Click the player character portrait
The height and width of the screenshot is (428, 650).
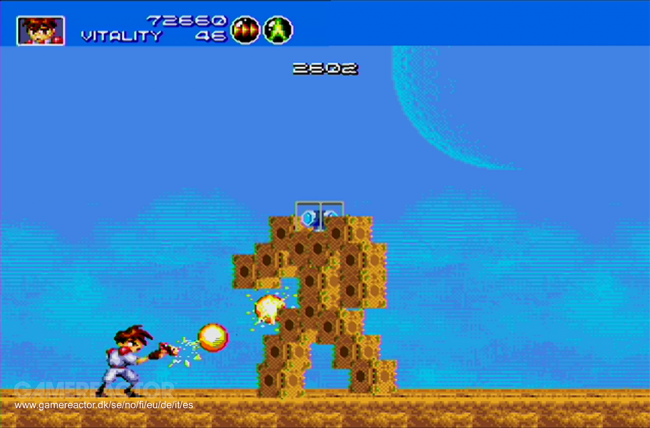pos(40,30)
